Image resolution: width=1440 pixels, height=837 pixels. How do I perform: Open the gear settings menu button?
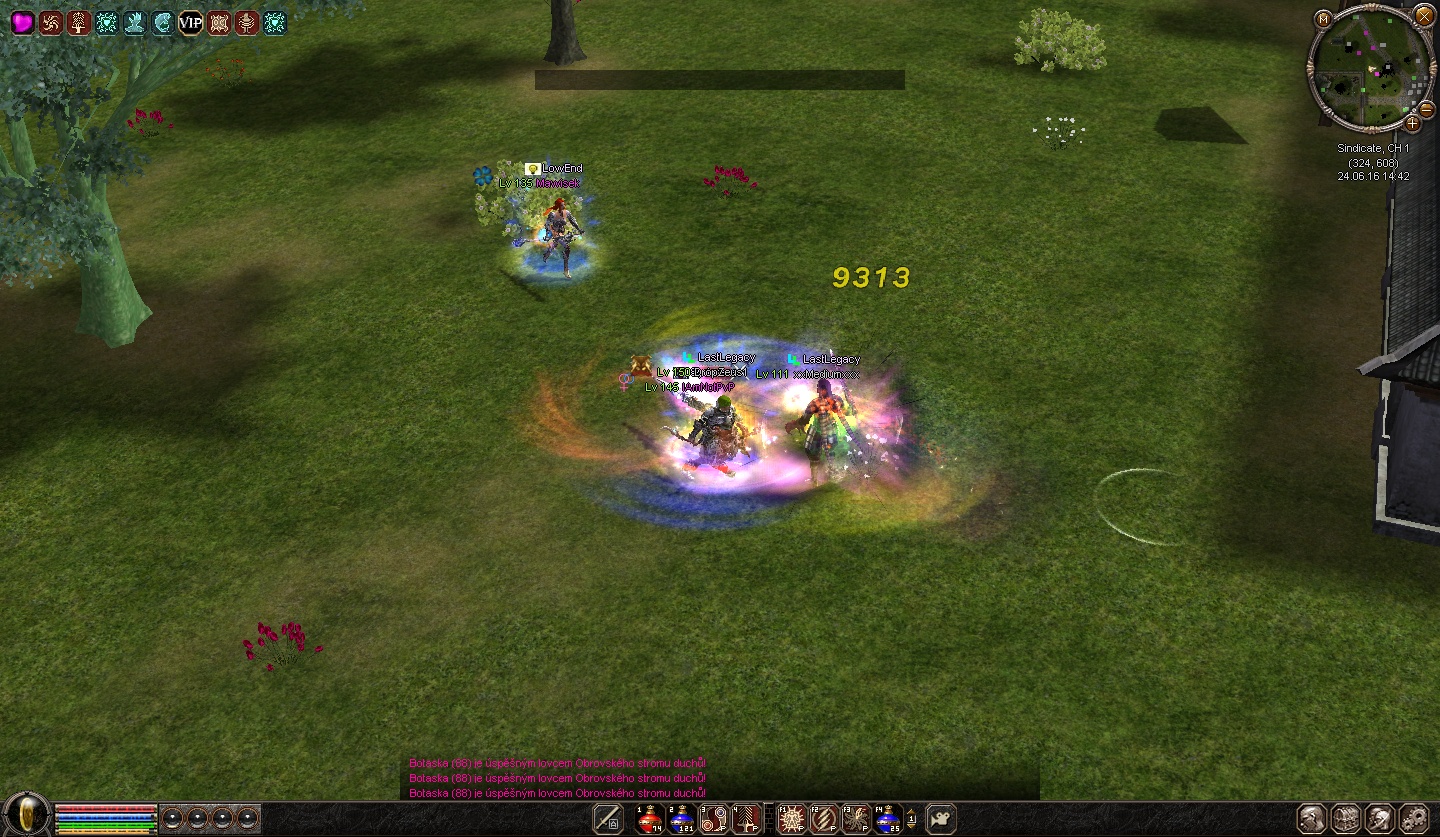1414,818
